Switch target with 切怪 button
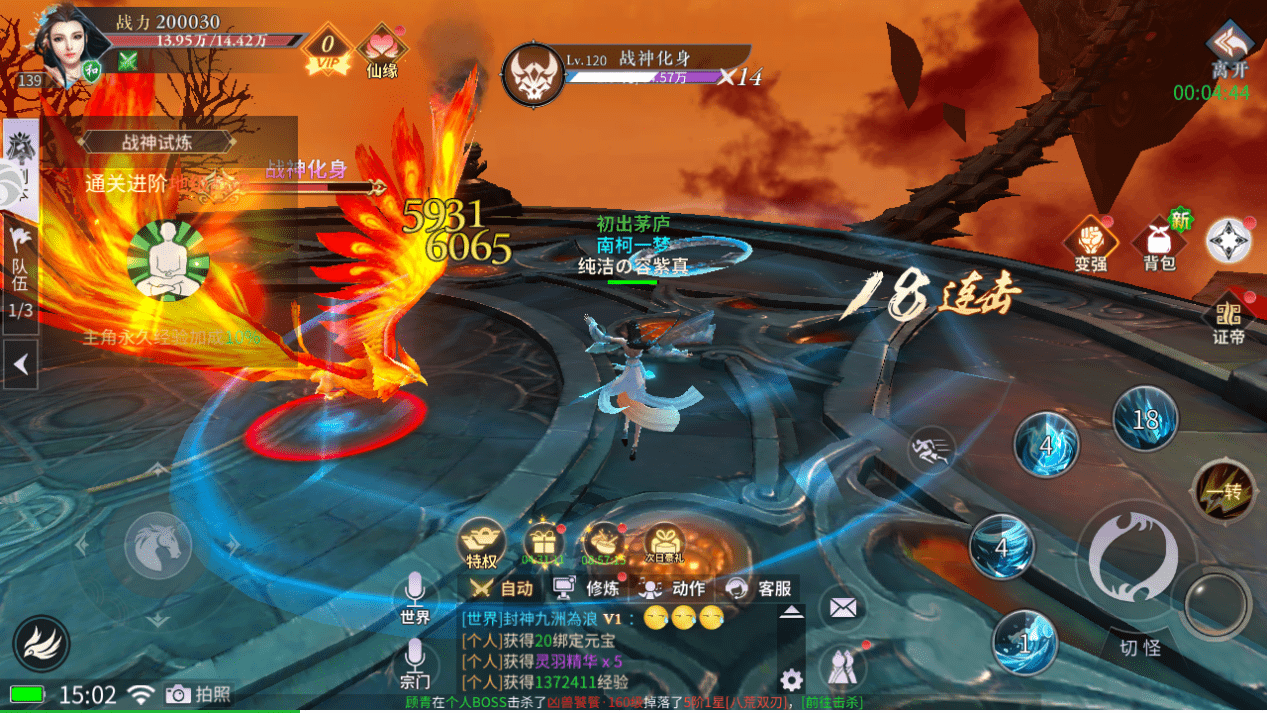Viewport: 1267px width, 713px height. [x=1140, y=647]
